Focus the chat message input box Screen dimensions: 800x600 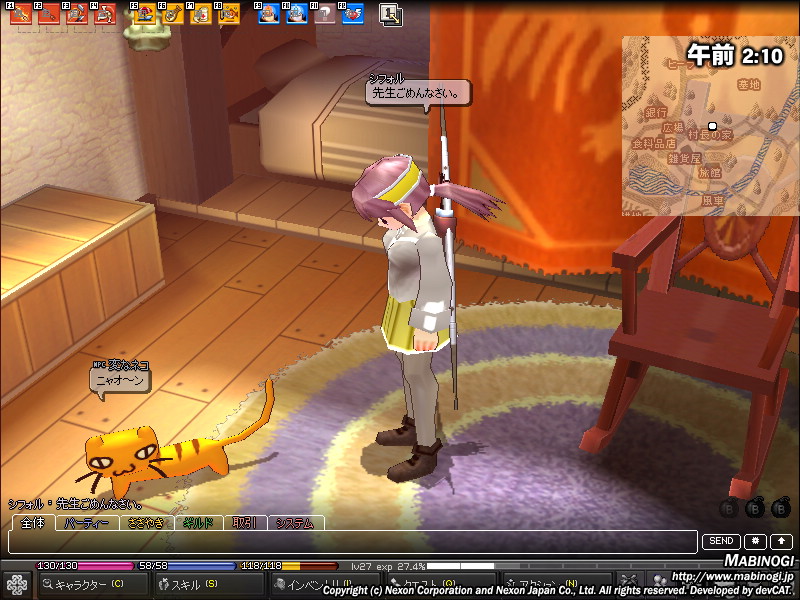(x=350, y=542)
